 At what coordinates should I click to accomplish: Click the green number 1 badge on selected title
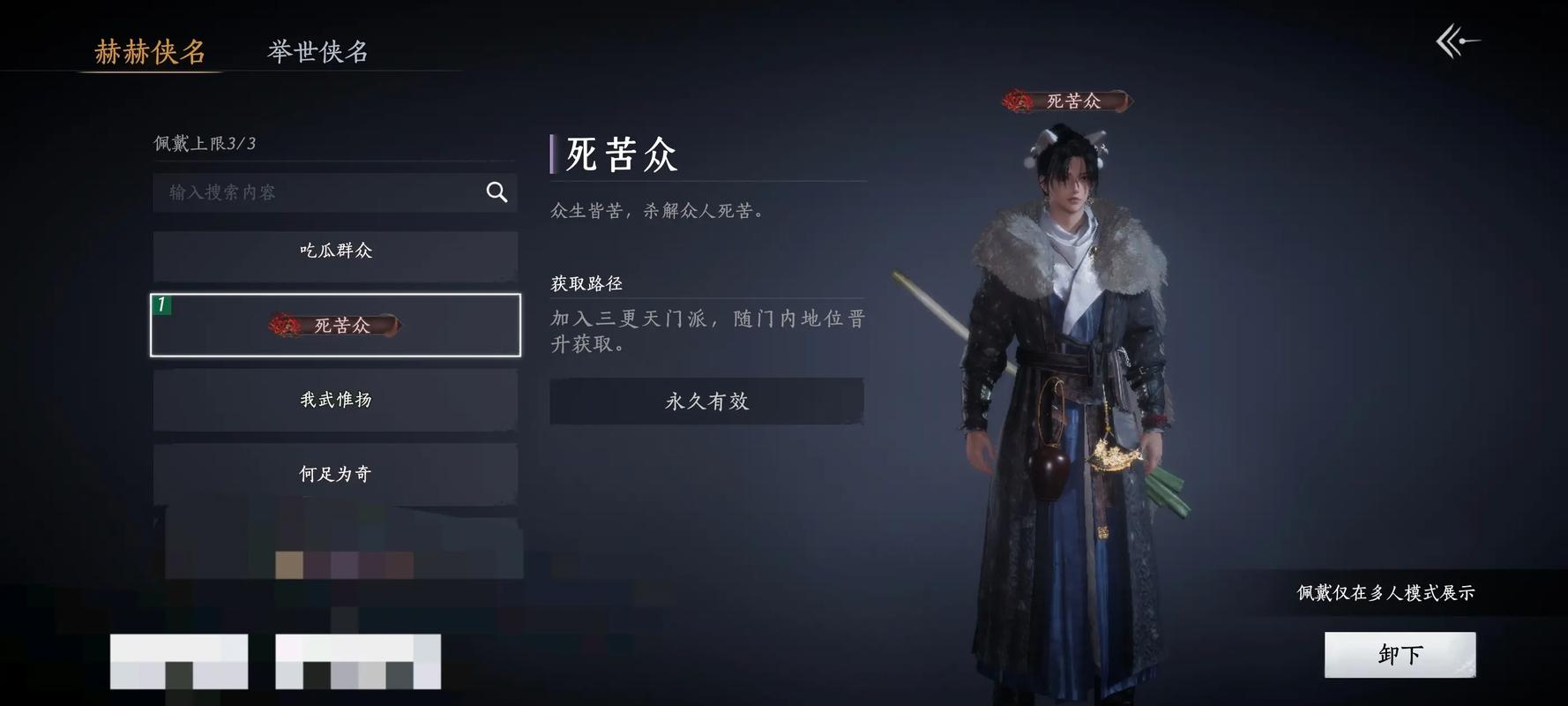[161, 304]
